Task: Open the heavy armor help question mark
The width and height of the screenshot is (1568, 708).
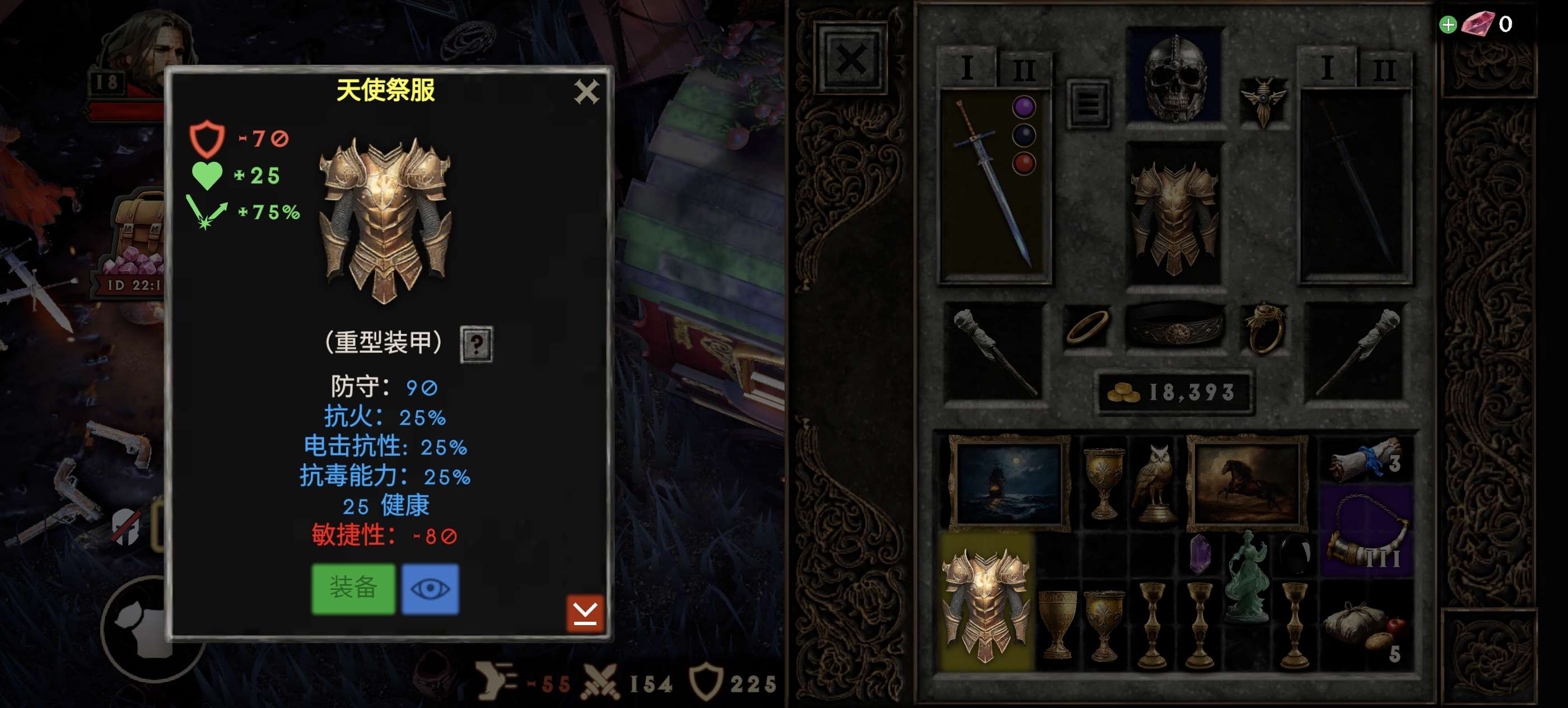Action: 476,344
